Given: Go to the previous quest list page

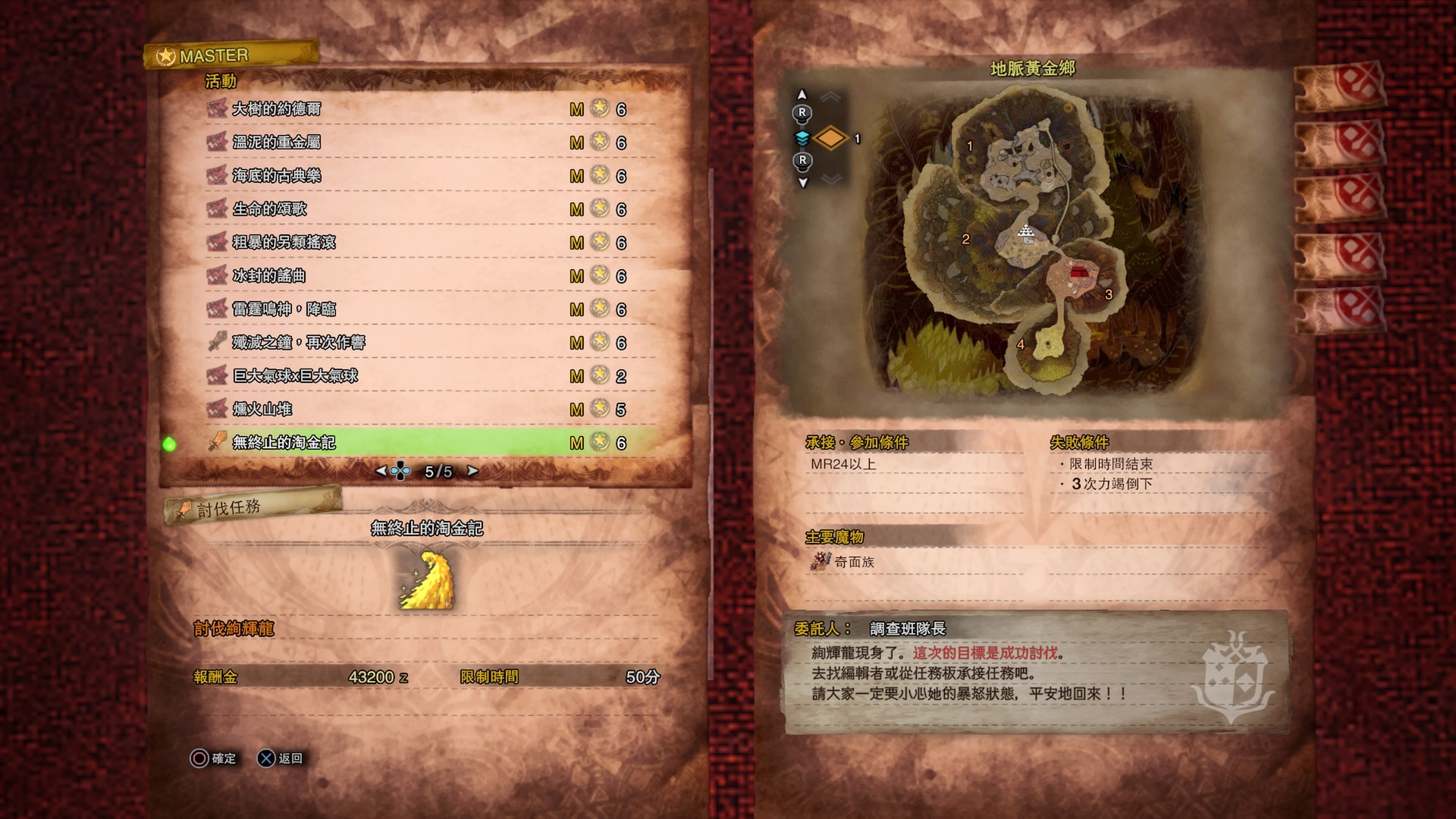Looking at the screenshot, I should [381, 471].
